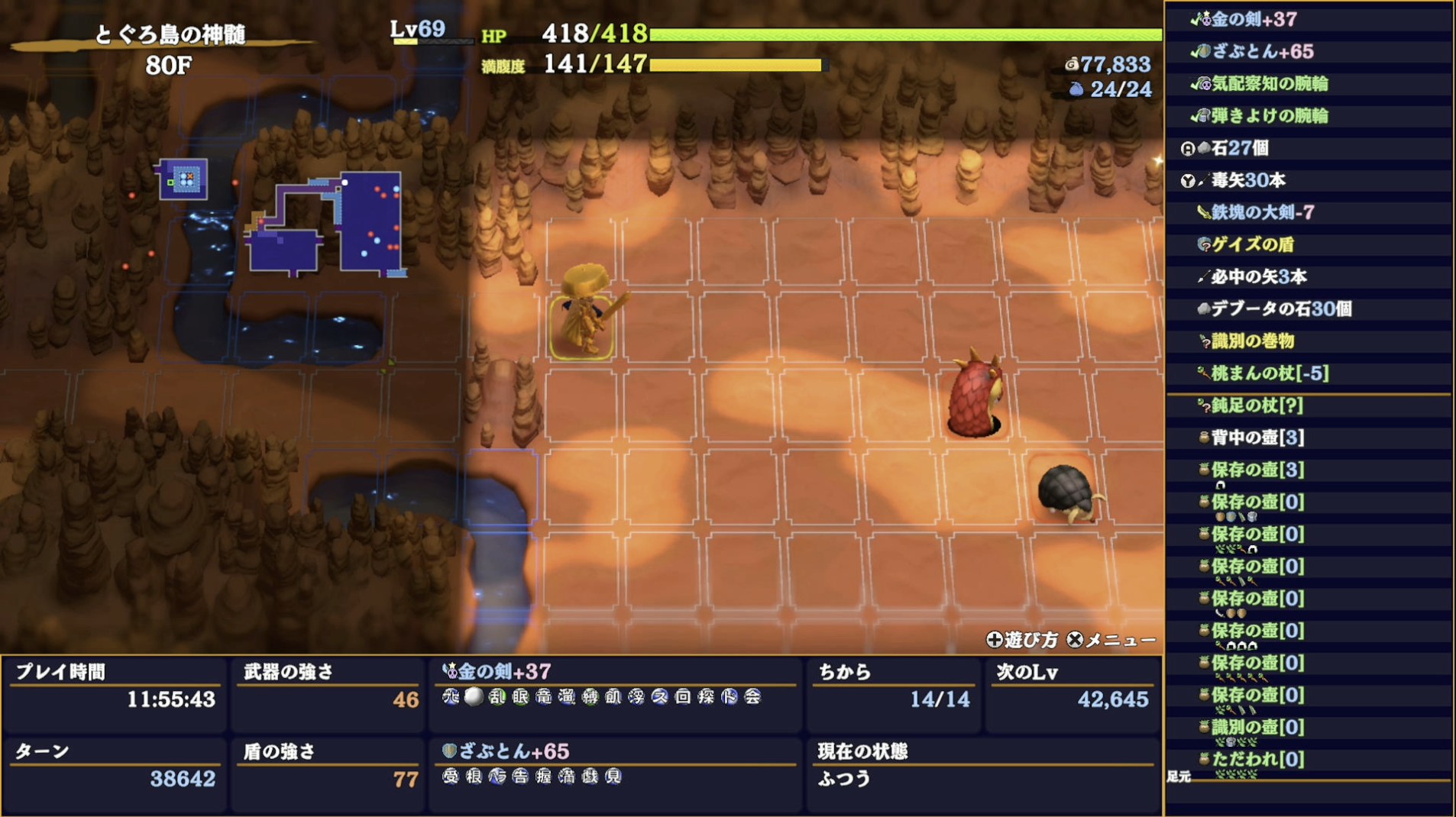Pick the ゲイズの盾 shield entry
Image resolution: width=1456 pixels, height=817 pixels.
[1252, 244]
